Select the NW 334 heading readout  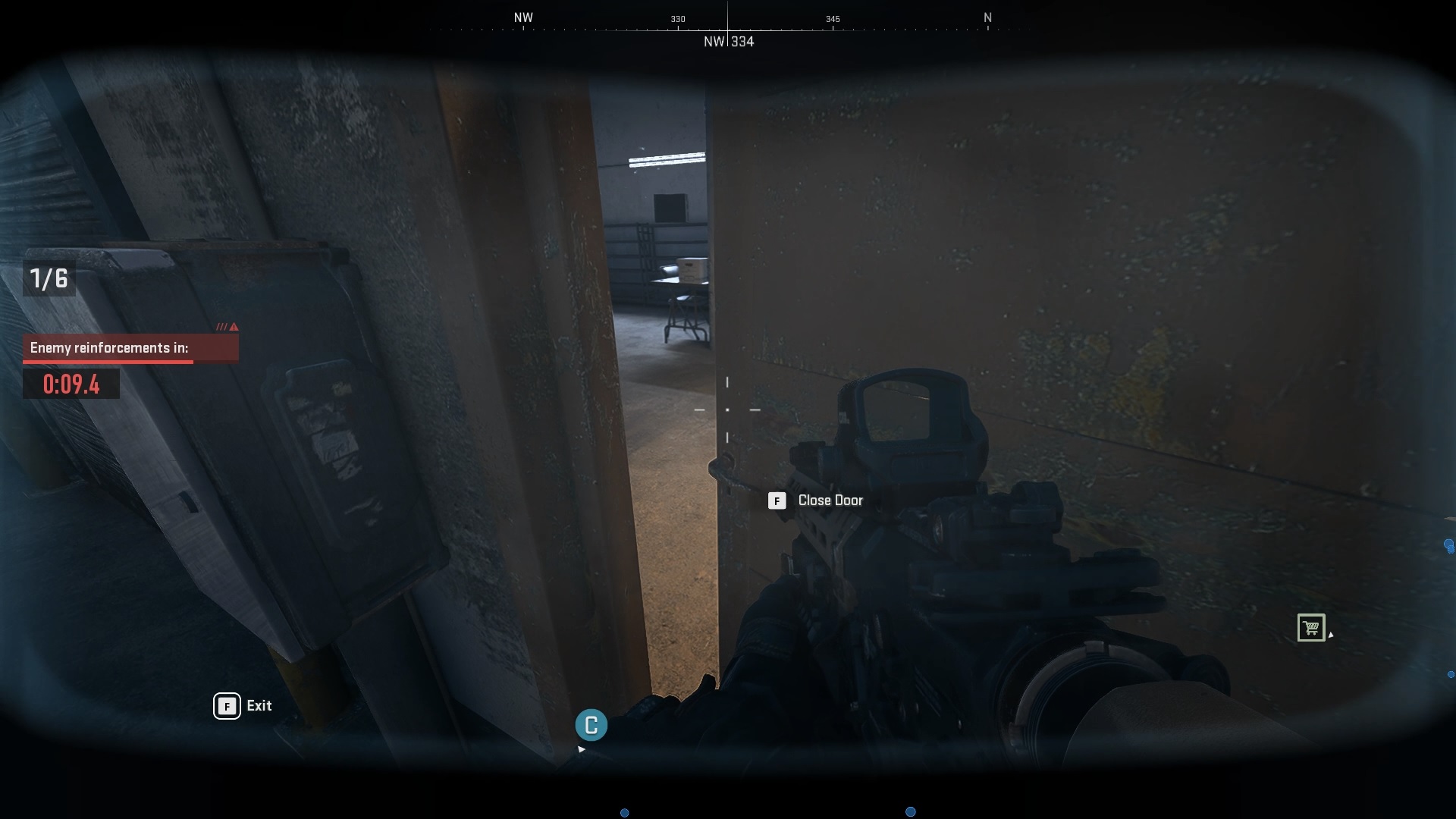pyautogui.click(x=729, y=42)
